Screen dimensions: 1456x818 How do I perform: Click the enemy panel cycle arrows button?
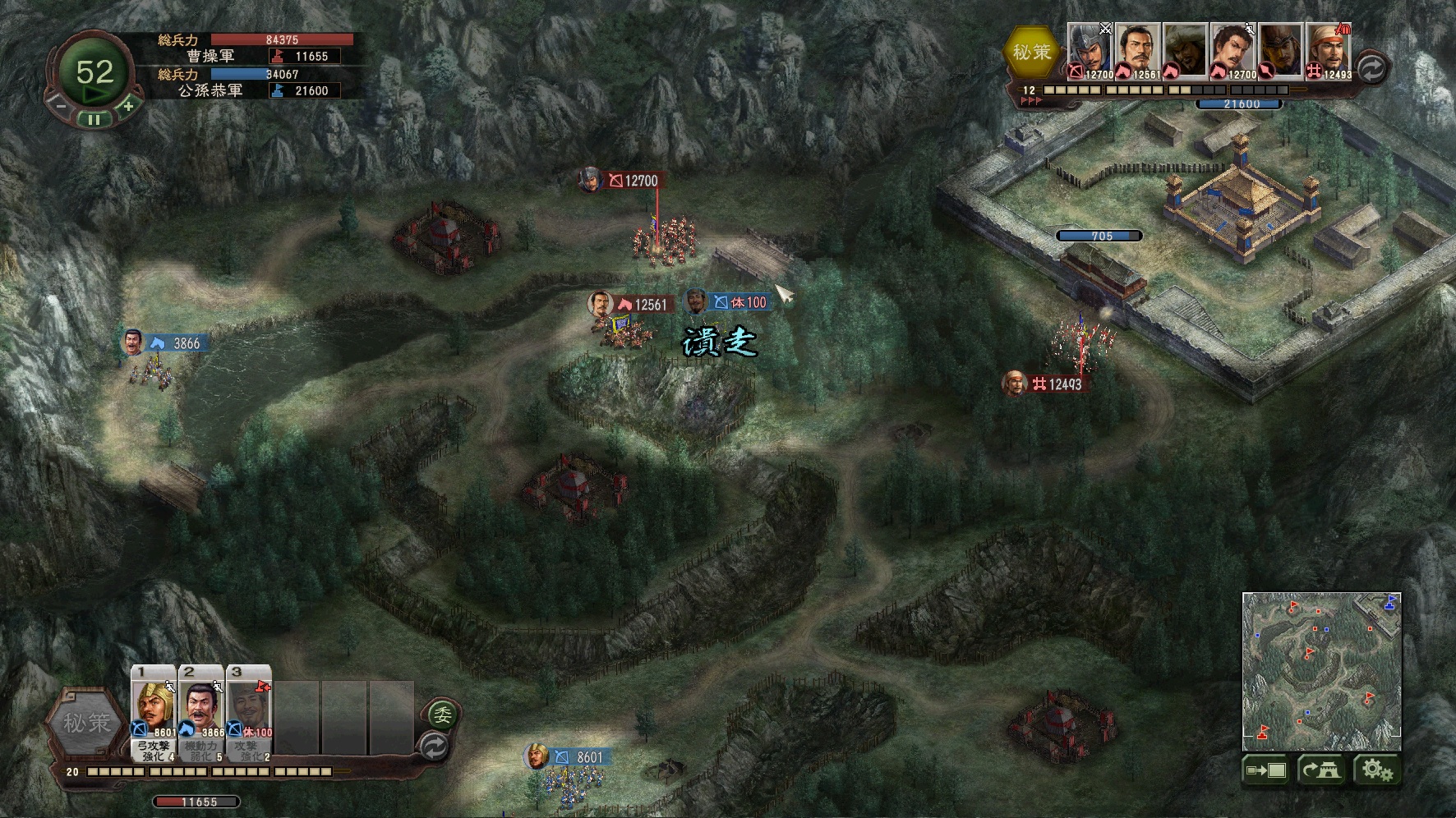(1371, 67)
